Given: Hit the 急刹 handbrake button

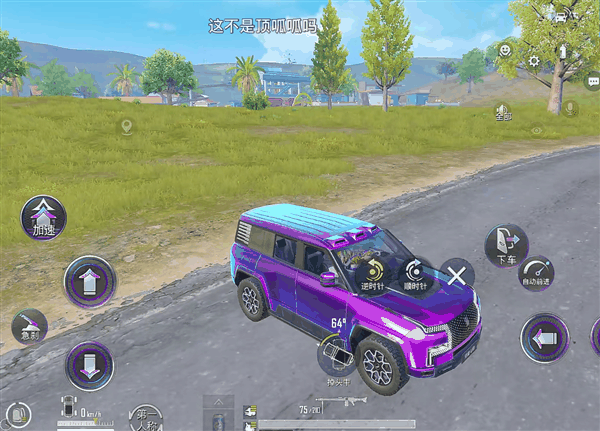Looking at the screenshot, I should pos(29,326).
